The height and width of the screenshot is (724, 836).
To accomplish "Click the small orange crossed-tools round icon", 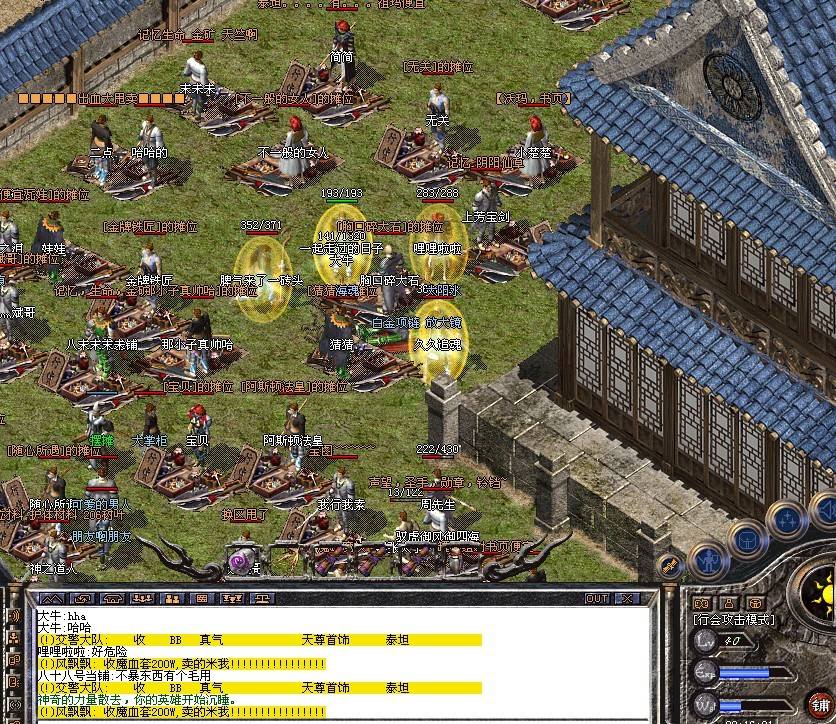I will [x=669, y=565].
